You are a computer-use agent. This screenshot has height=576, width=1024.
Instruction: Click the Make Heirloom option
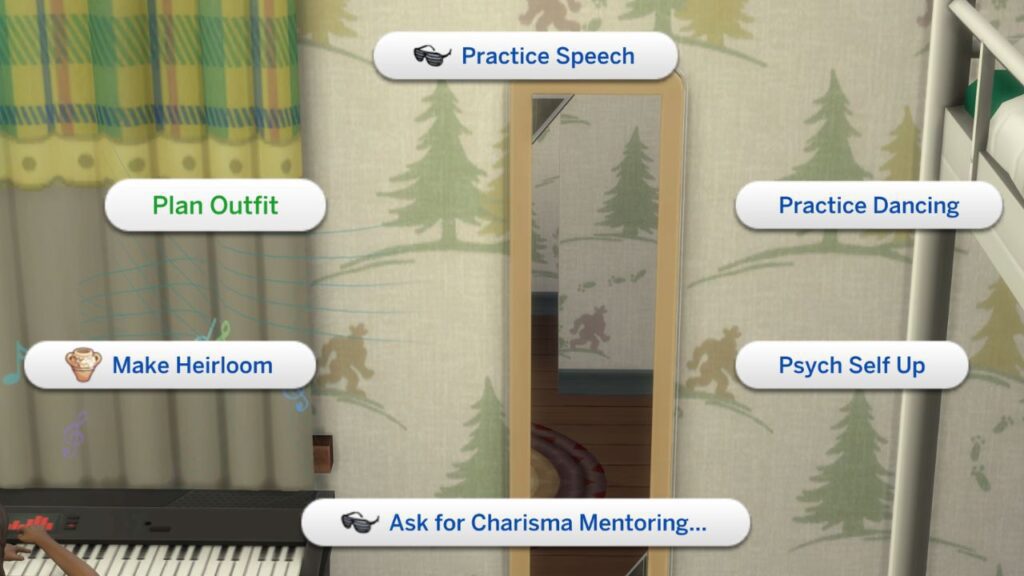(170, 365)
